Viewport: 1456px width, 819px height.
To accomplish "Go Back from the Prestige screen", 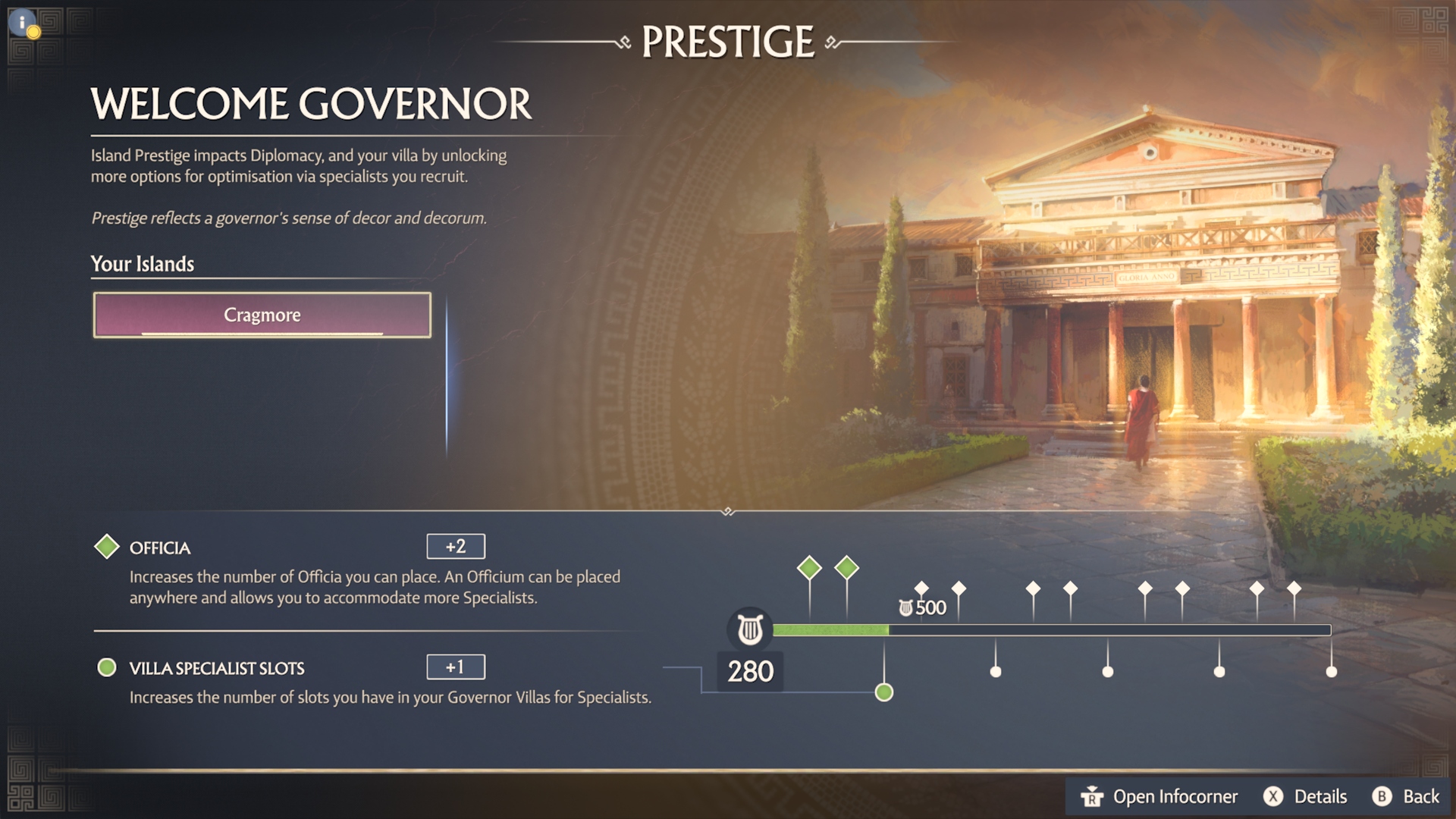I will (x=1417, y=796).
